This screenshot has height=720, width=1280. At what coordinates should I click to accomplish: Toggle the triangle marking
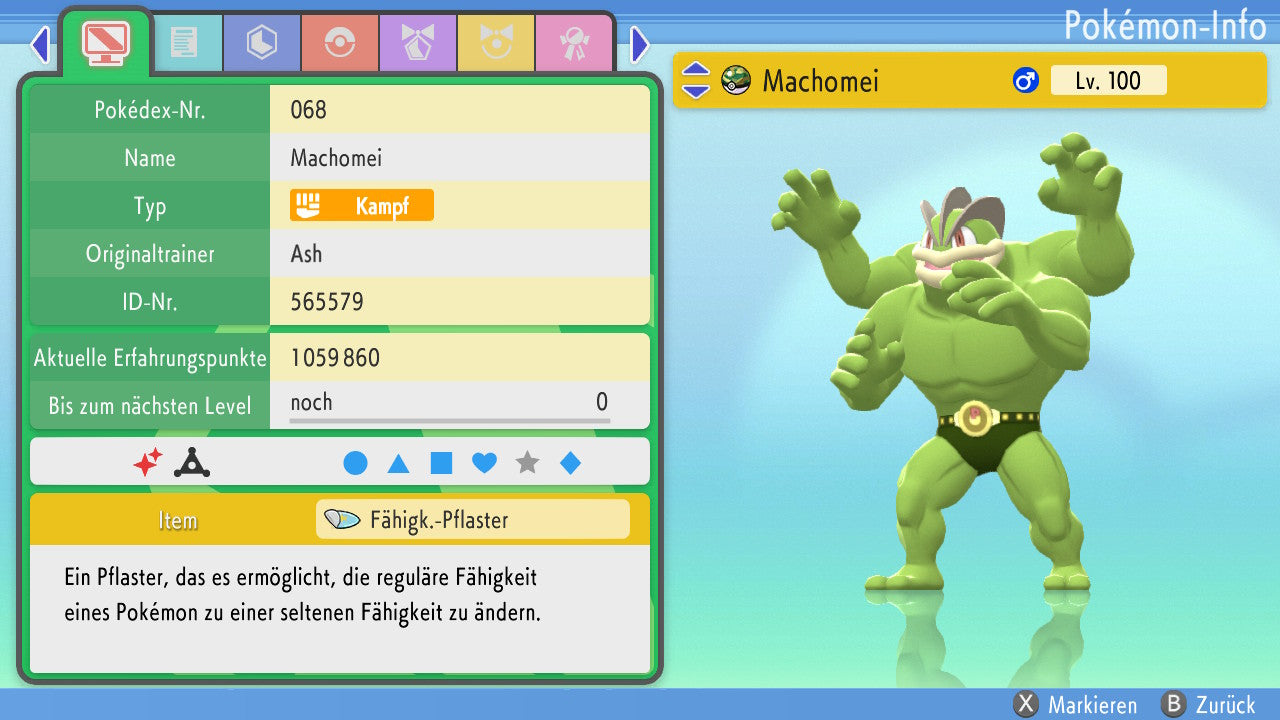click(x=398, y=463)
